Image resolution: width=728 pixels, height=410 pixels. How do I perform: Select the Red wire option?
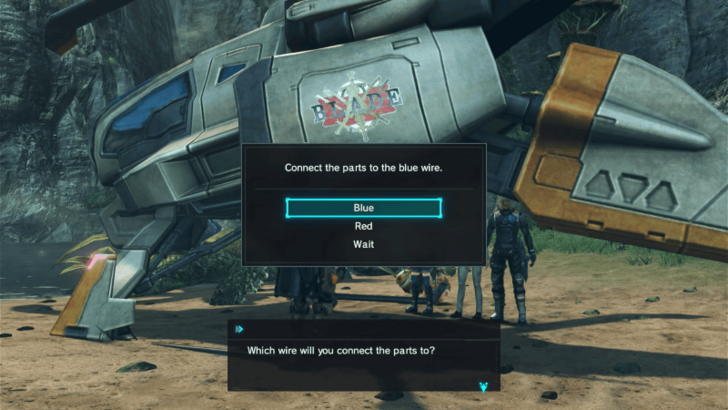[363, 226]
